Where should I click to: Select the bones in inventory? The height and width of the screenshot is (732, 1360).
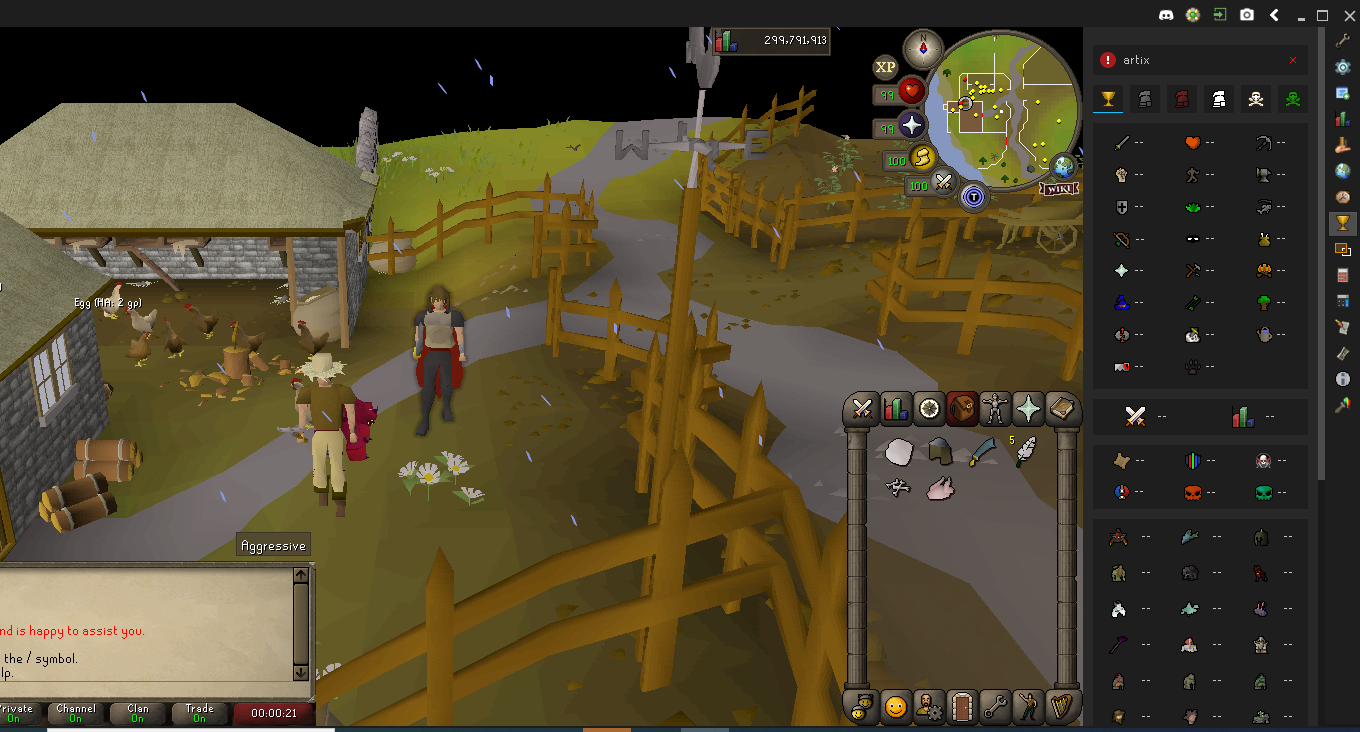pyautogui.click(x=898, y=488)
